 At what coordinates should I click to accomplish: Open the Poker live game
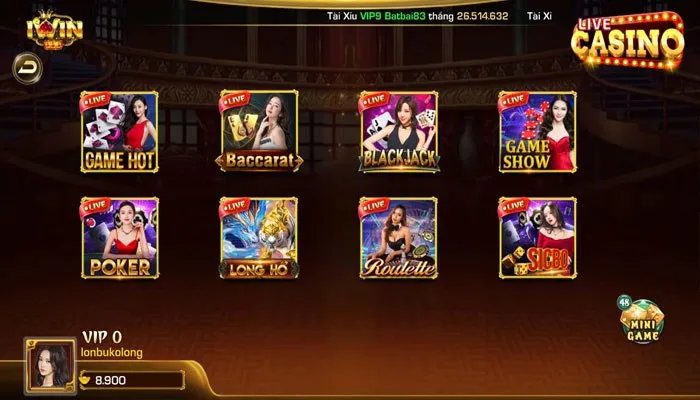(119, 237)
